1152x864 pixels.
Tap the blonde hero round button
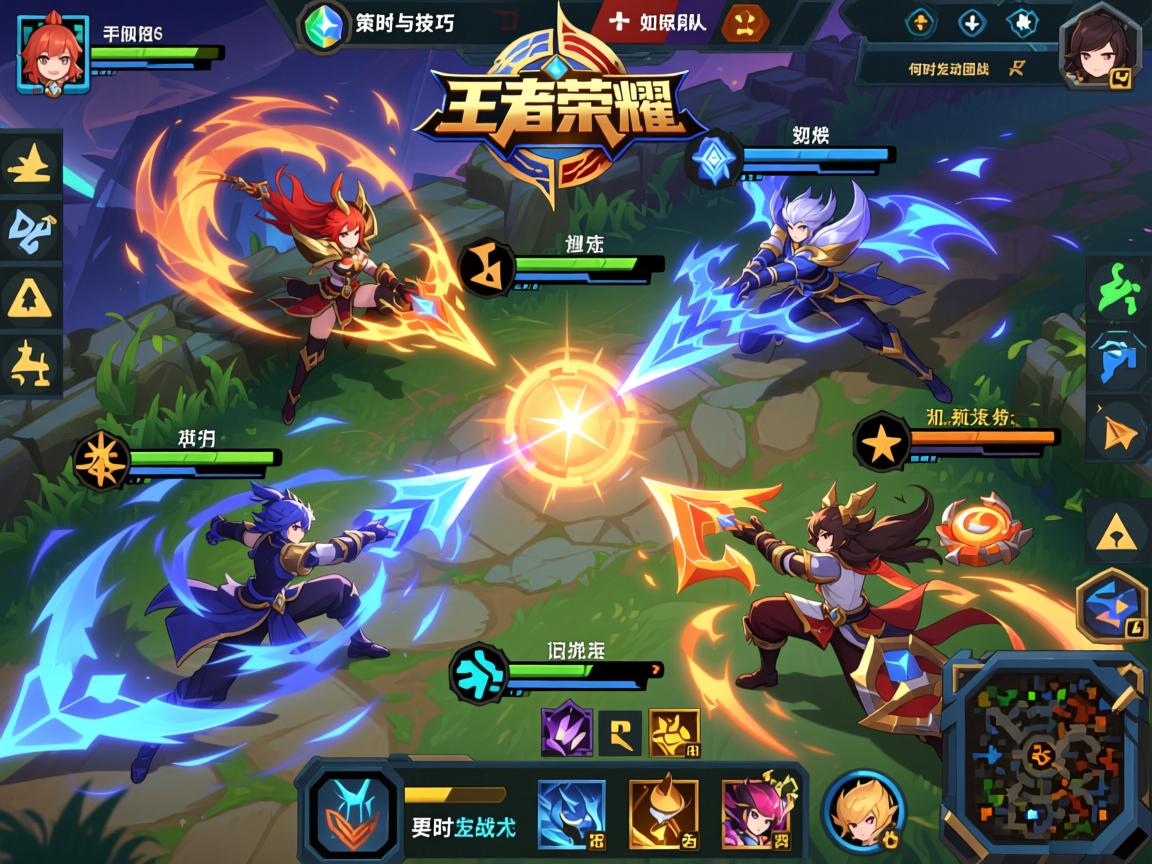[x=864, y=812]
